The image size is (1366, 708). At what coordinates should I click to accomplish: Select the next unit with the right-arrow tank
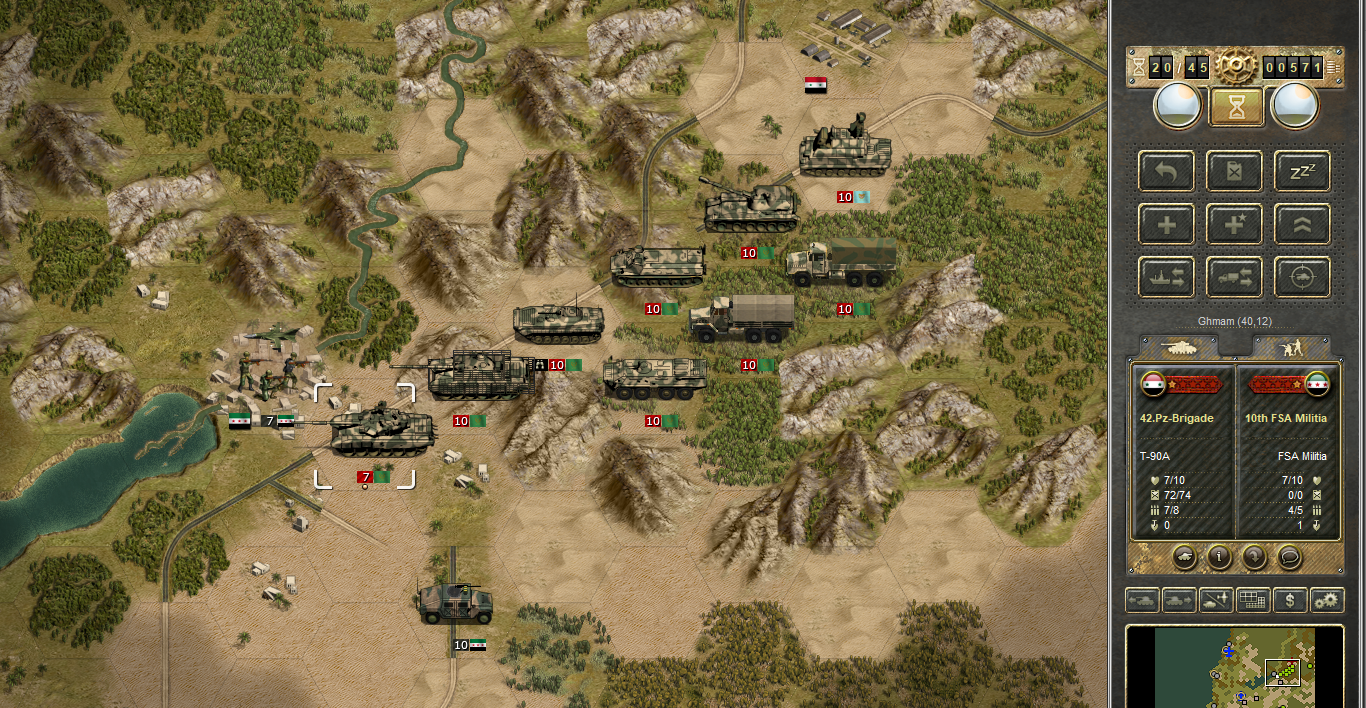click(x=1179, y=601)
